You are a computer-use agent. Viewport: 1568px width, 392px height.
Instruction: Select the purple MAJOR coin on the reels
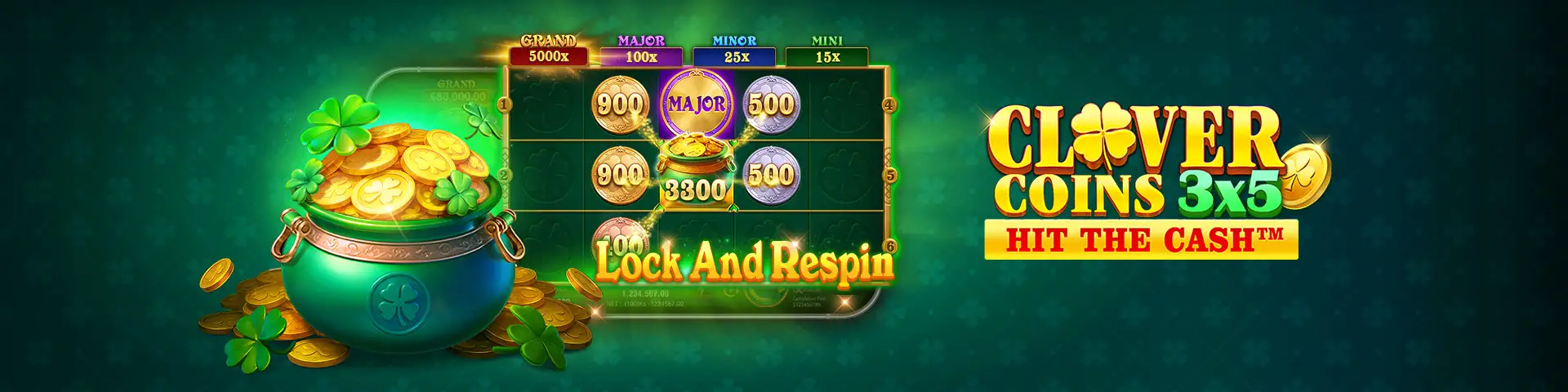pos(696,104)
